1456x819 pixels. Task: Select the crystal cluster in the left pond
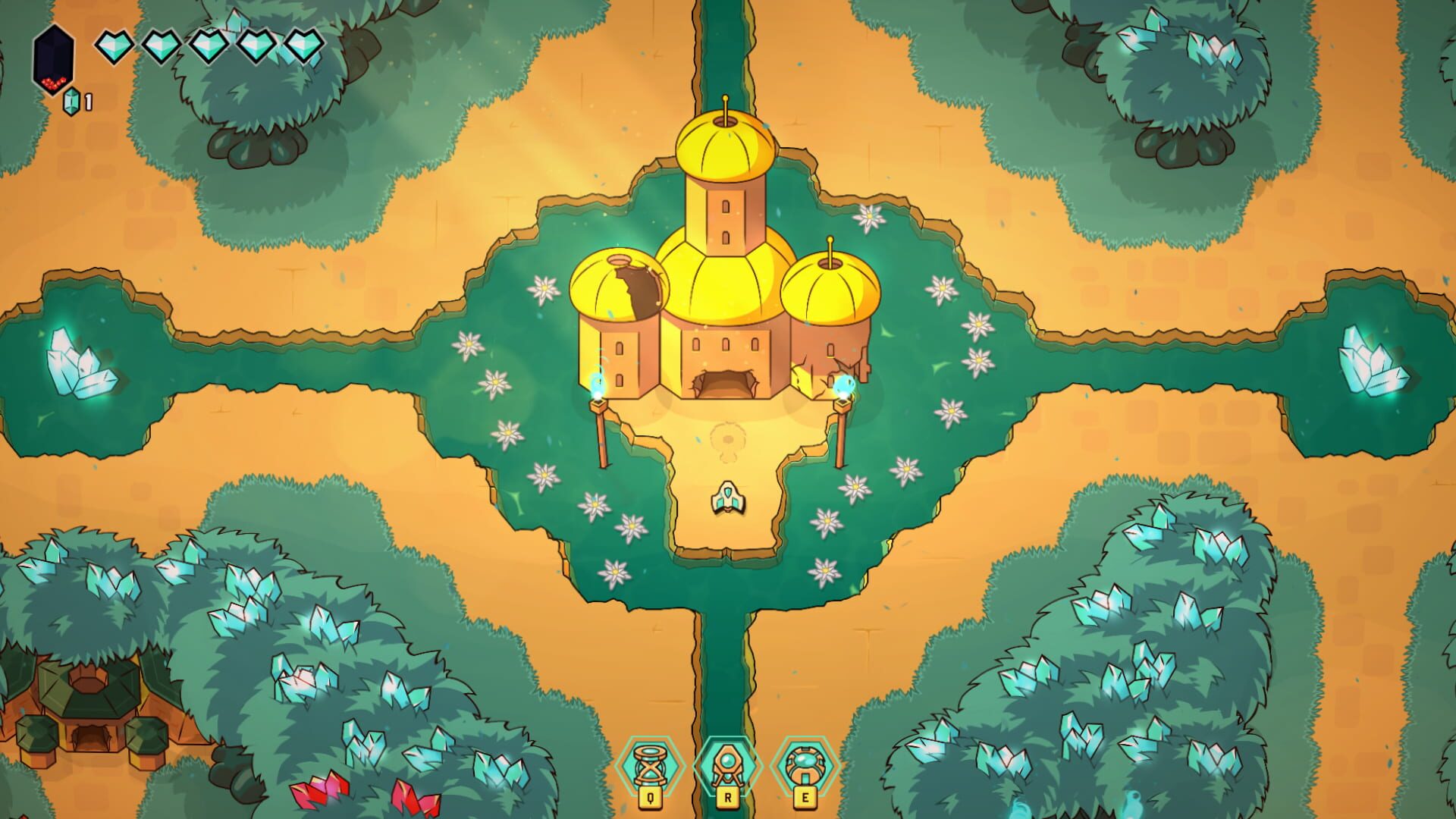point(80,364)
